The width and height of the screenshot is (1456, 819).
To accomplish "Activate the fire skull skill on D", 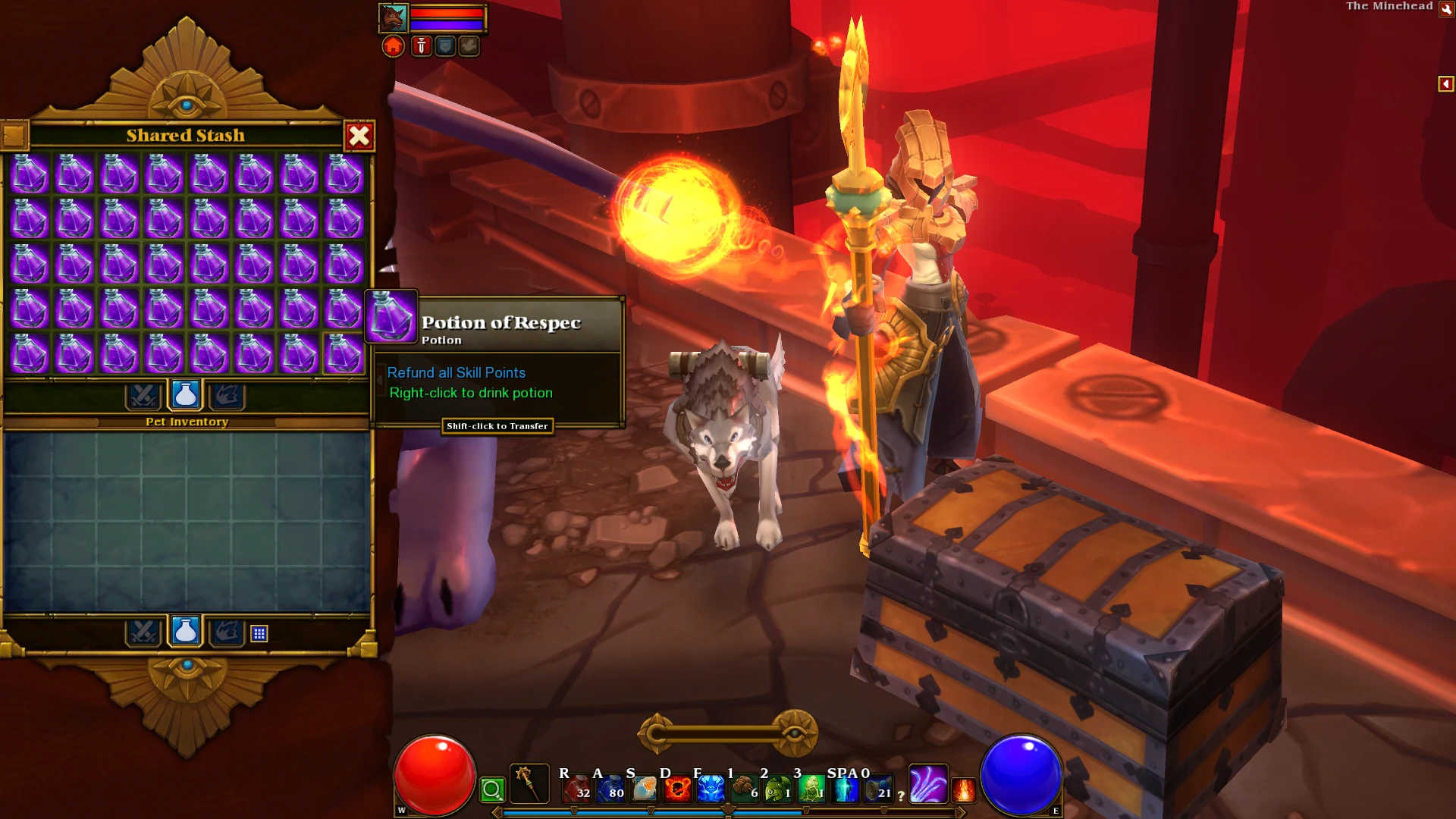I will click(x=677, y=789).
